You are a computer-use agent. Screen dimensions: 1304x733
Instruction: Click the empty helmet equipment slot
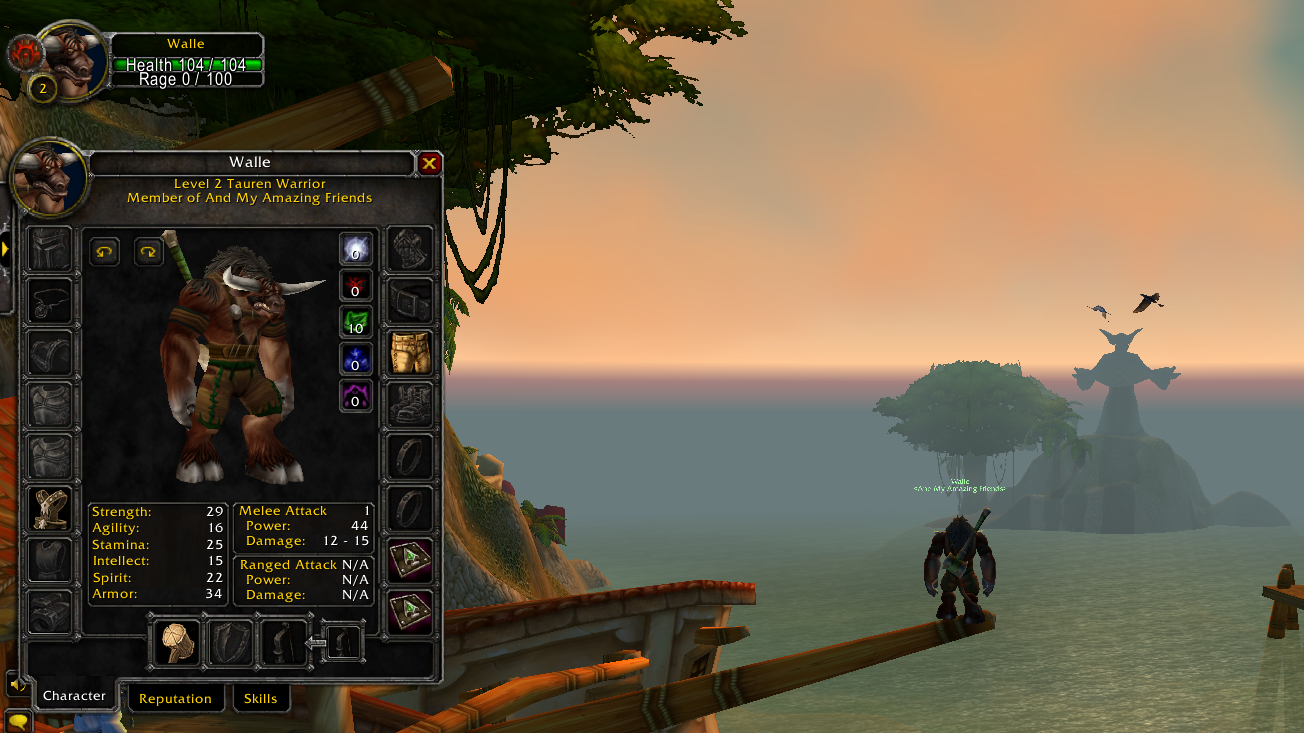point(50,249)
